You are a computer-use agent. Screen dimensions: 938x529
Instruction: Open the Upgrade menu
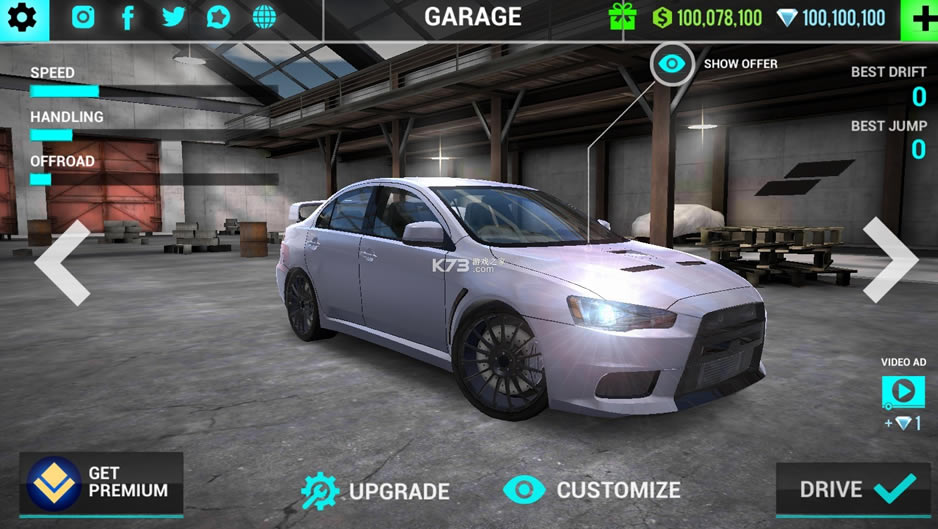(376, 490)
